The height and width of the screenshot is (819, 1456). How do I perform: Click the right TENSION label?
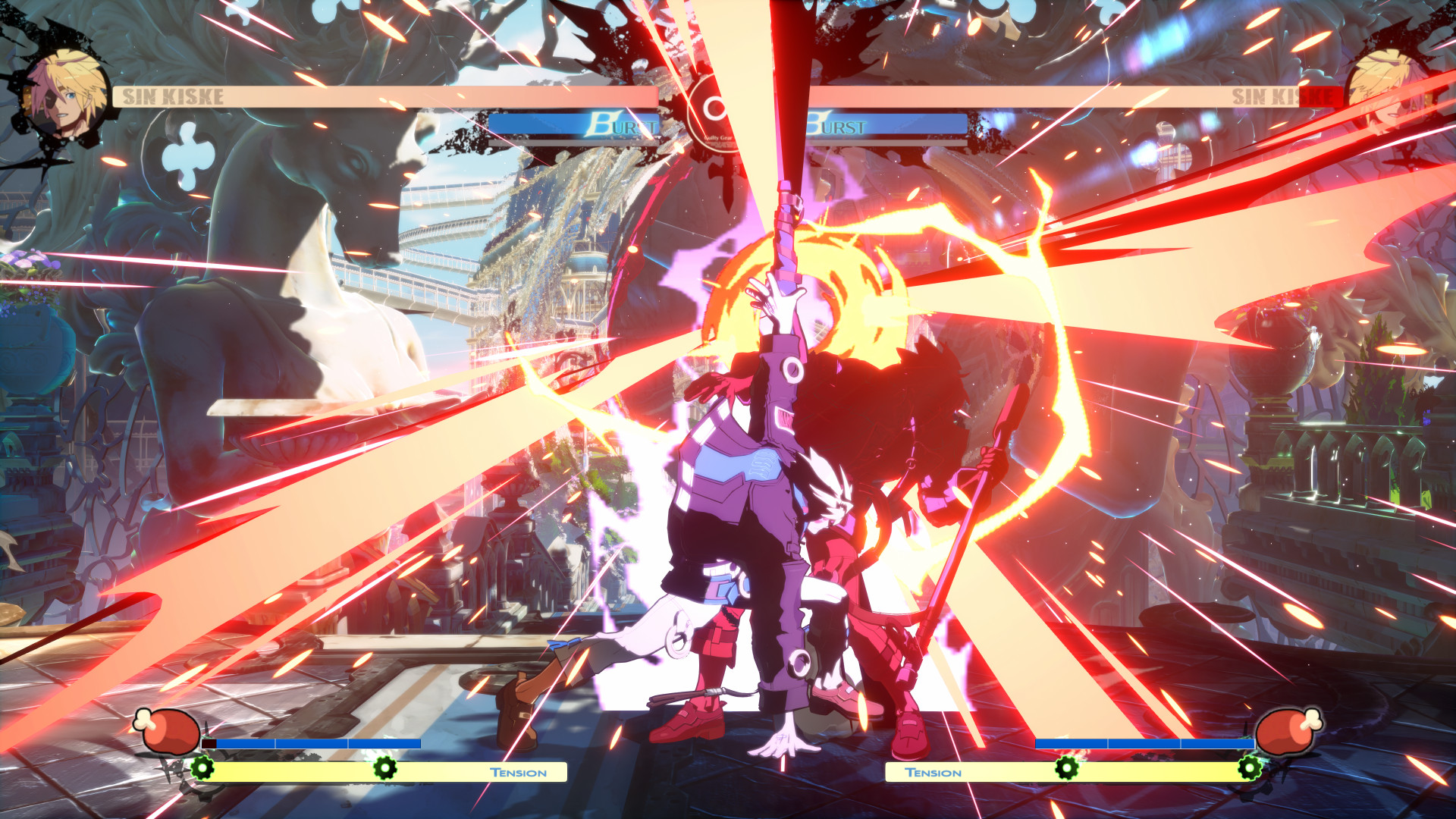934,772
